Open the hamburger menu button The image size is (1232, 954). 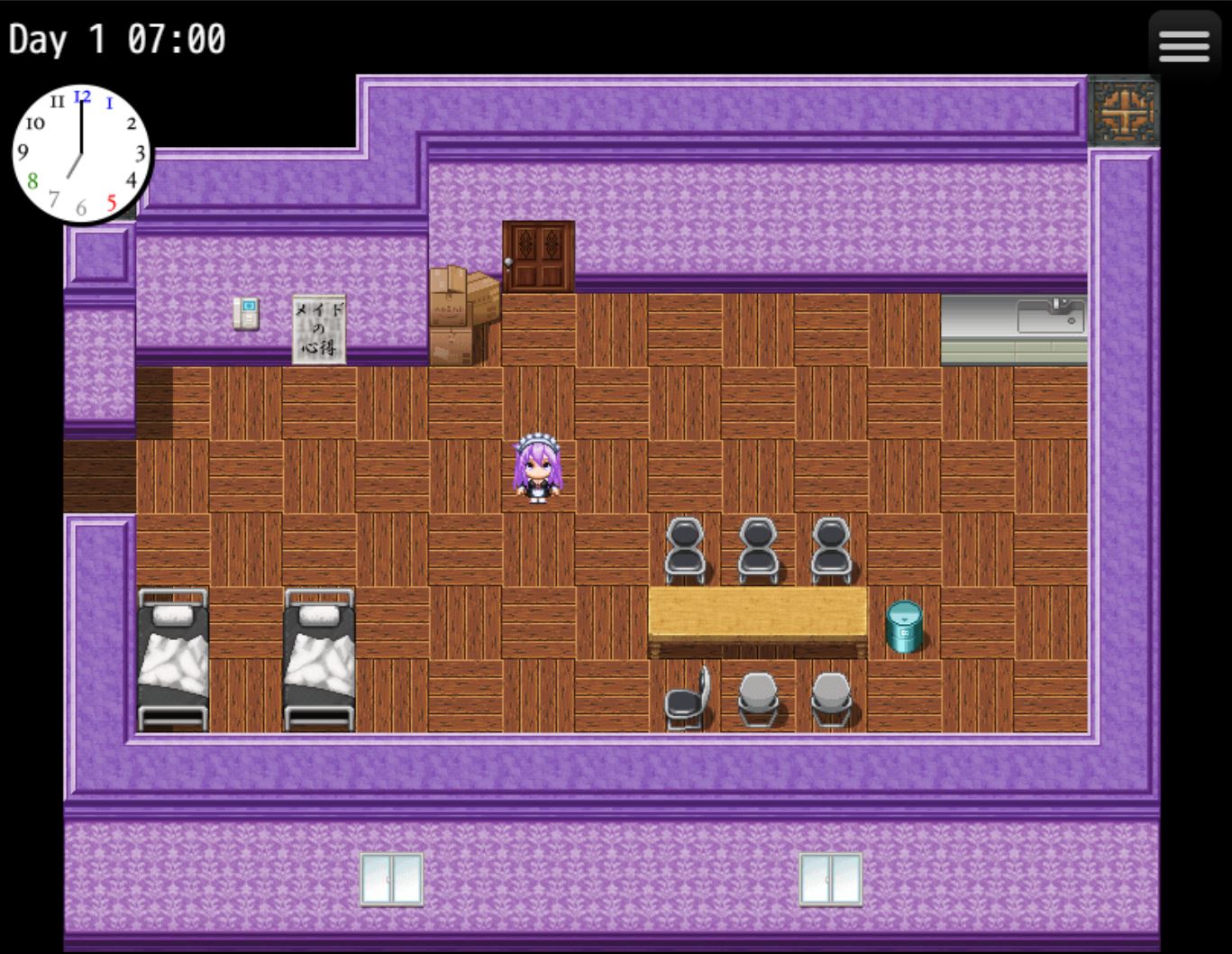point(1183,47)
